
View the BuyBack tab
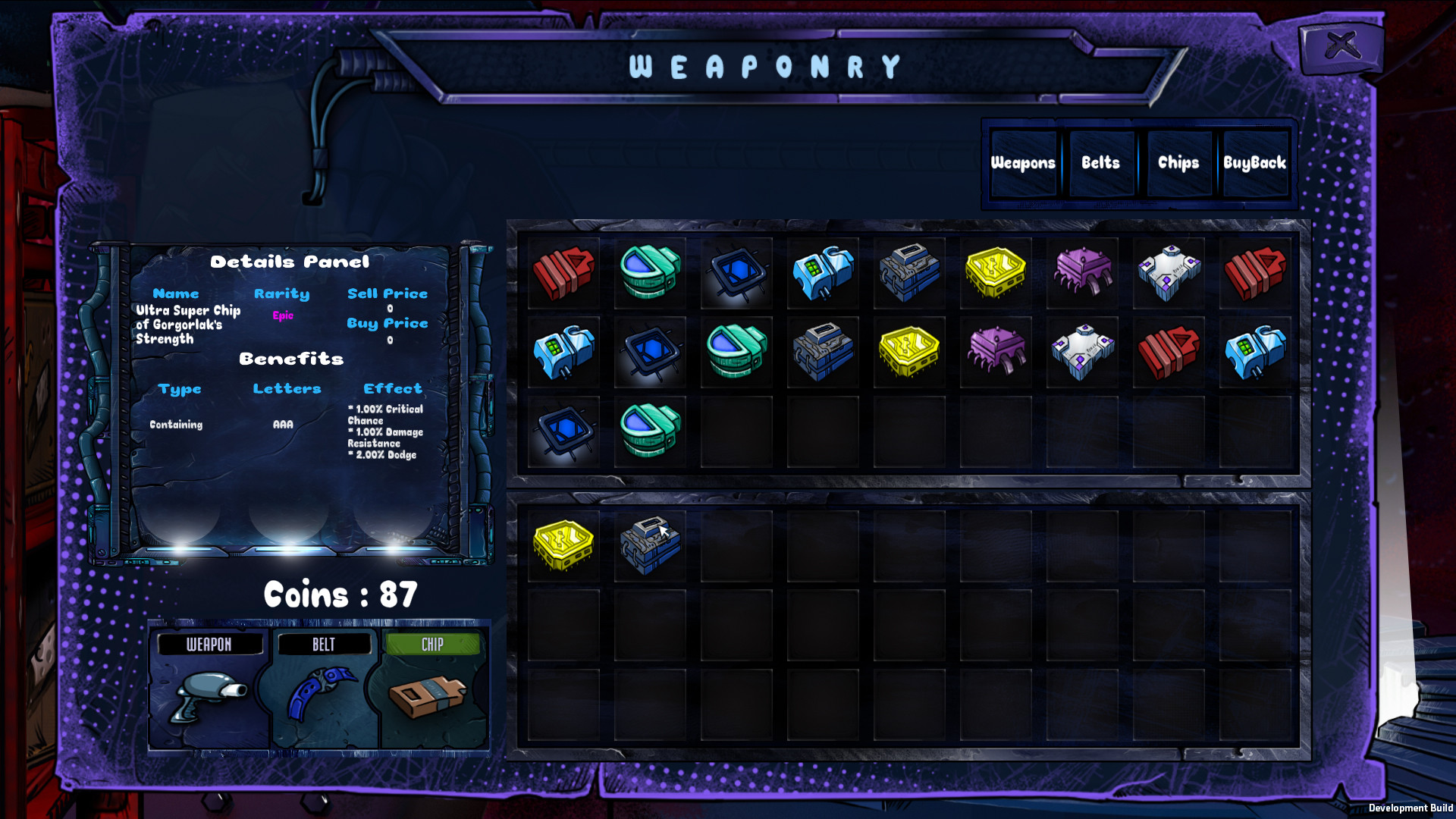coord(1255,162)
